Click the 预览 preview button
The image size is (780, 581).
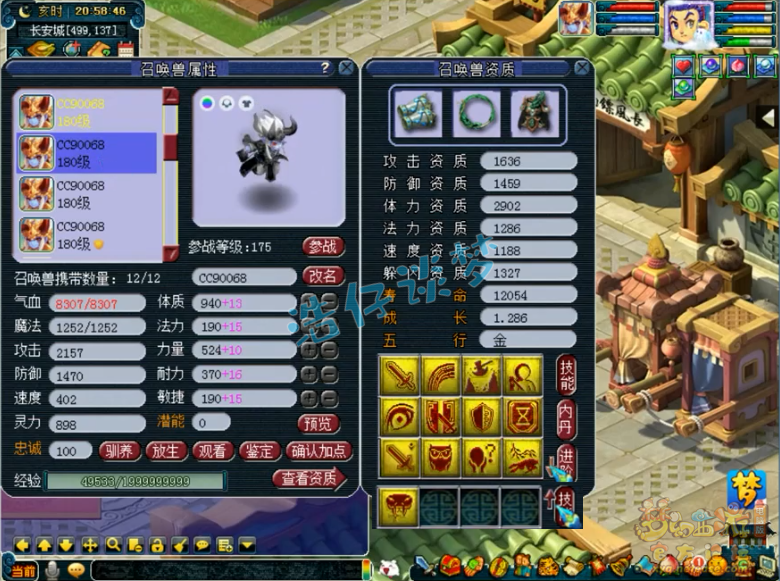(319, 424)
